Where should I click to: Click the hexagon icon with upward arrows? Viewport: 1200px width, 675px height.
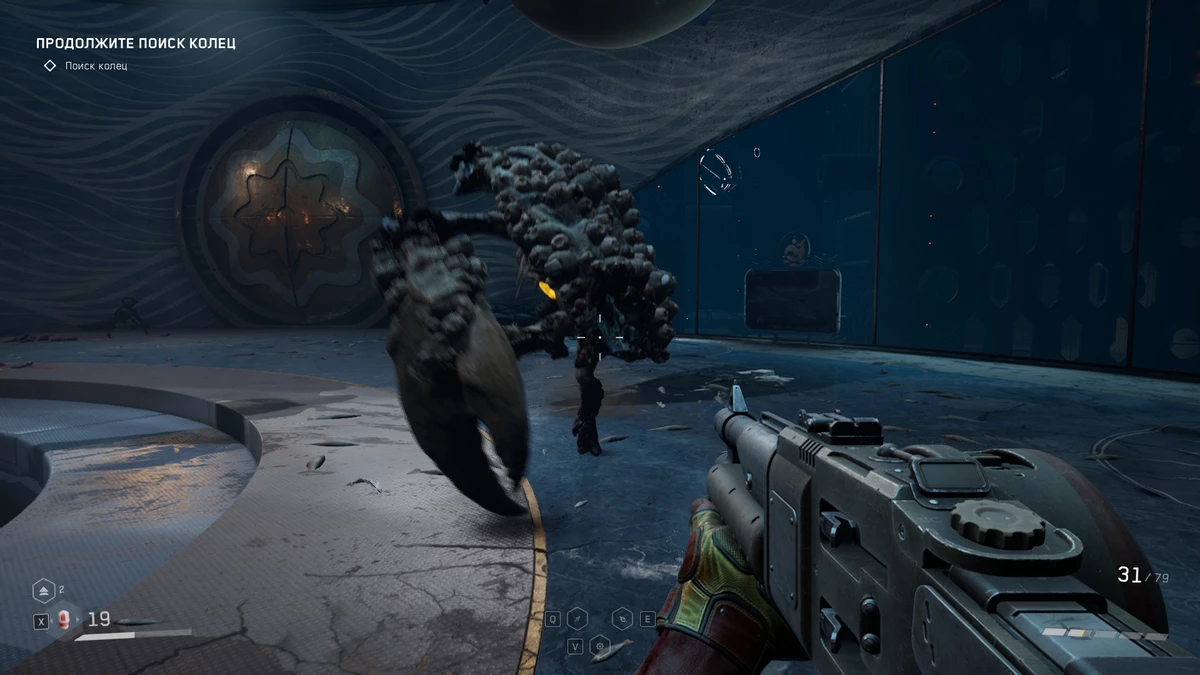click(44, 591)
